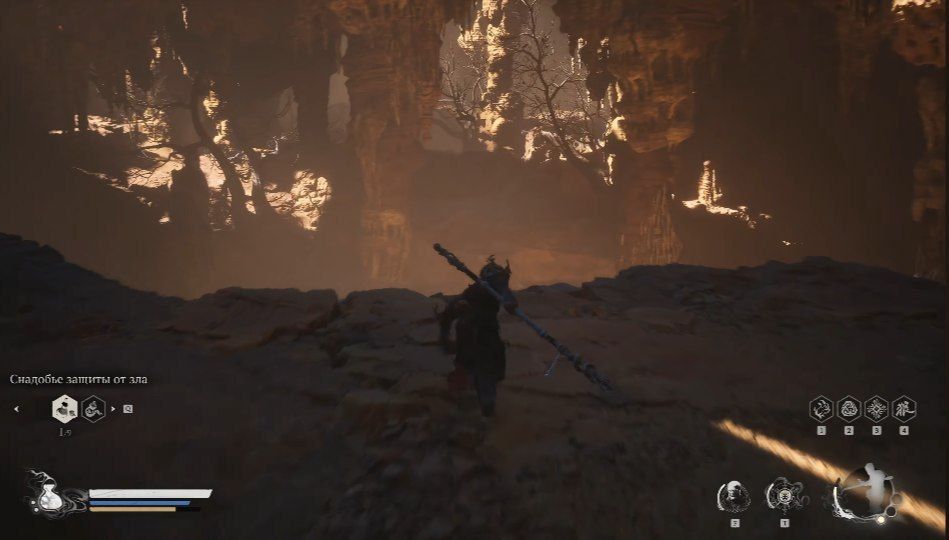Viewport: 949px width, 540px height.
Task: Select the highlighted evil-warding medicine slot
Action: pos(65,408)
